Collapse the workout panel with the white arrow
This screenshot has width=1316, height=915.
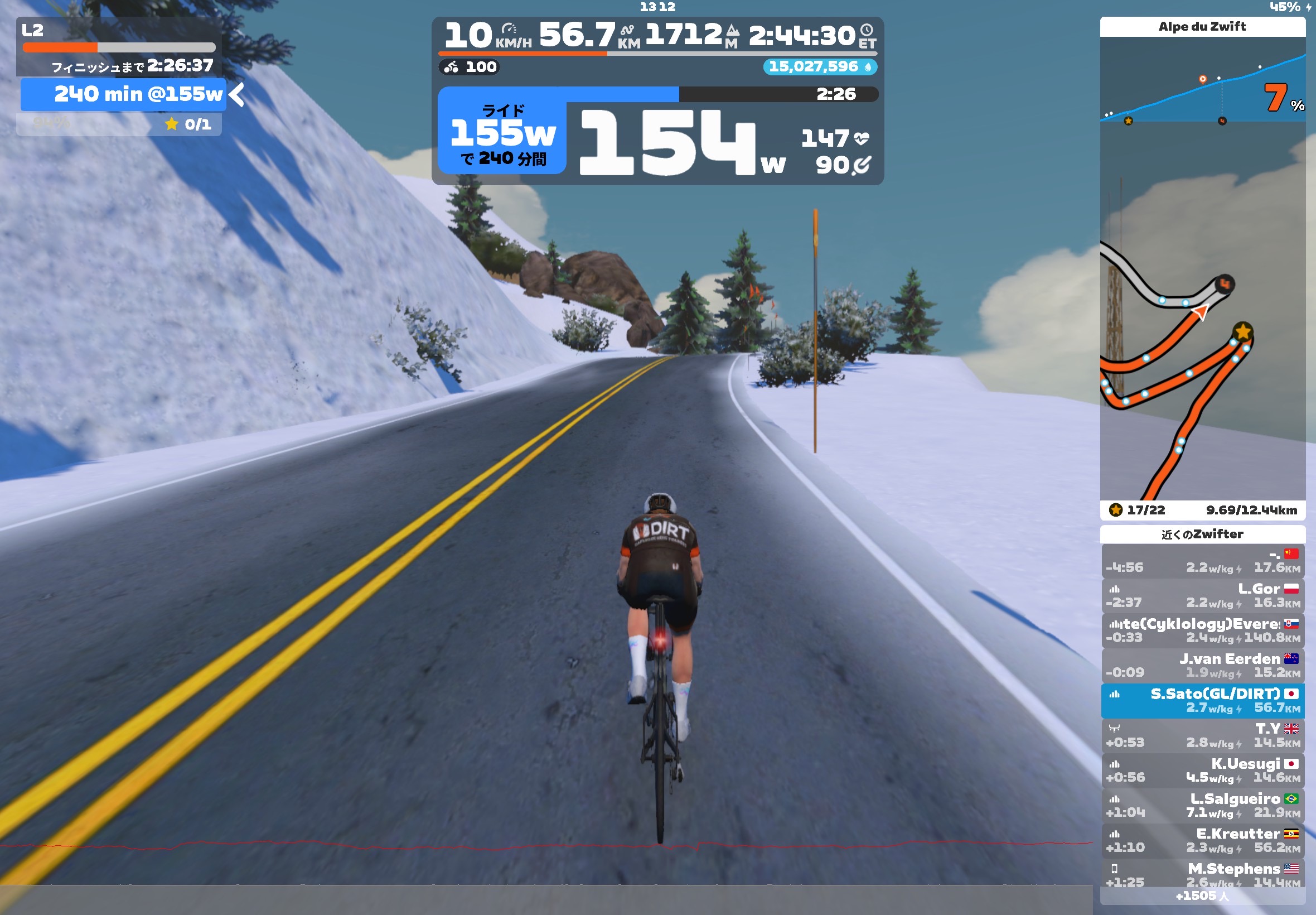tap(237, 95)
